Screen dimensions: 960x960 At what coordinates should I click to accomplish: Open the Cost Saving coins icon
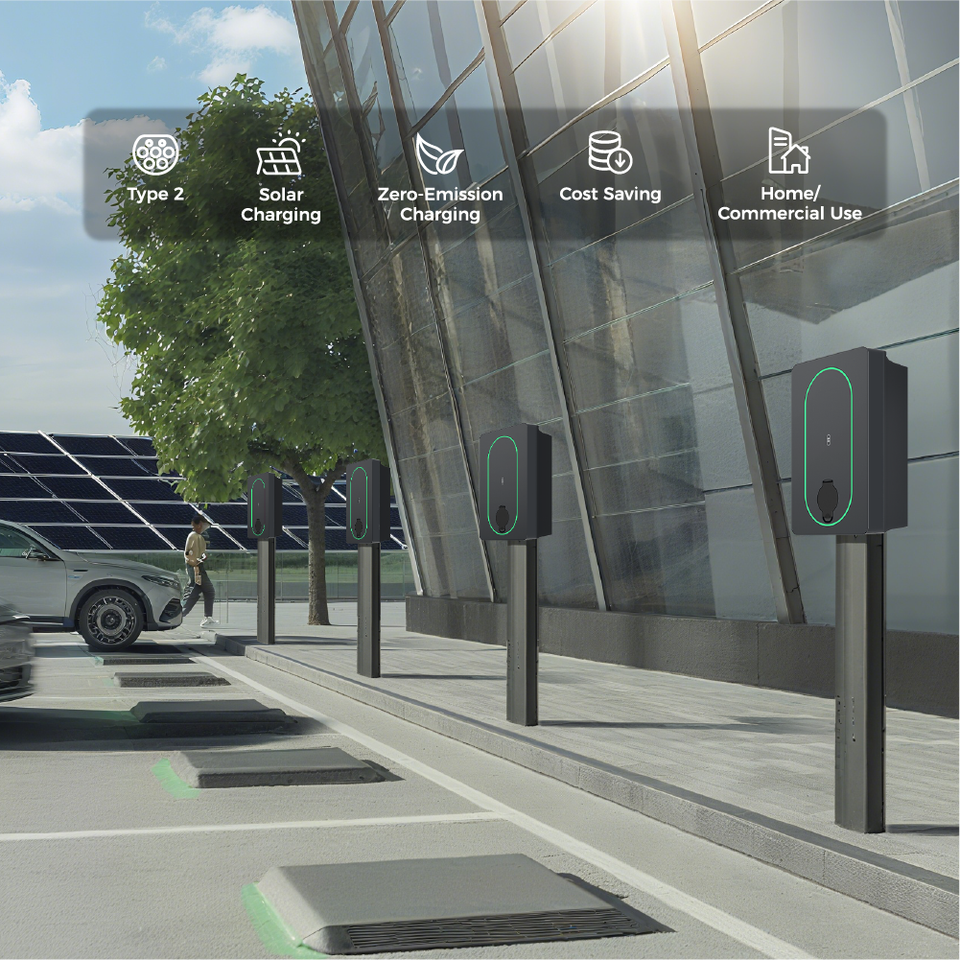coord(609,152)
